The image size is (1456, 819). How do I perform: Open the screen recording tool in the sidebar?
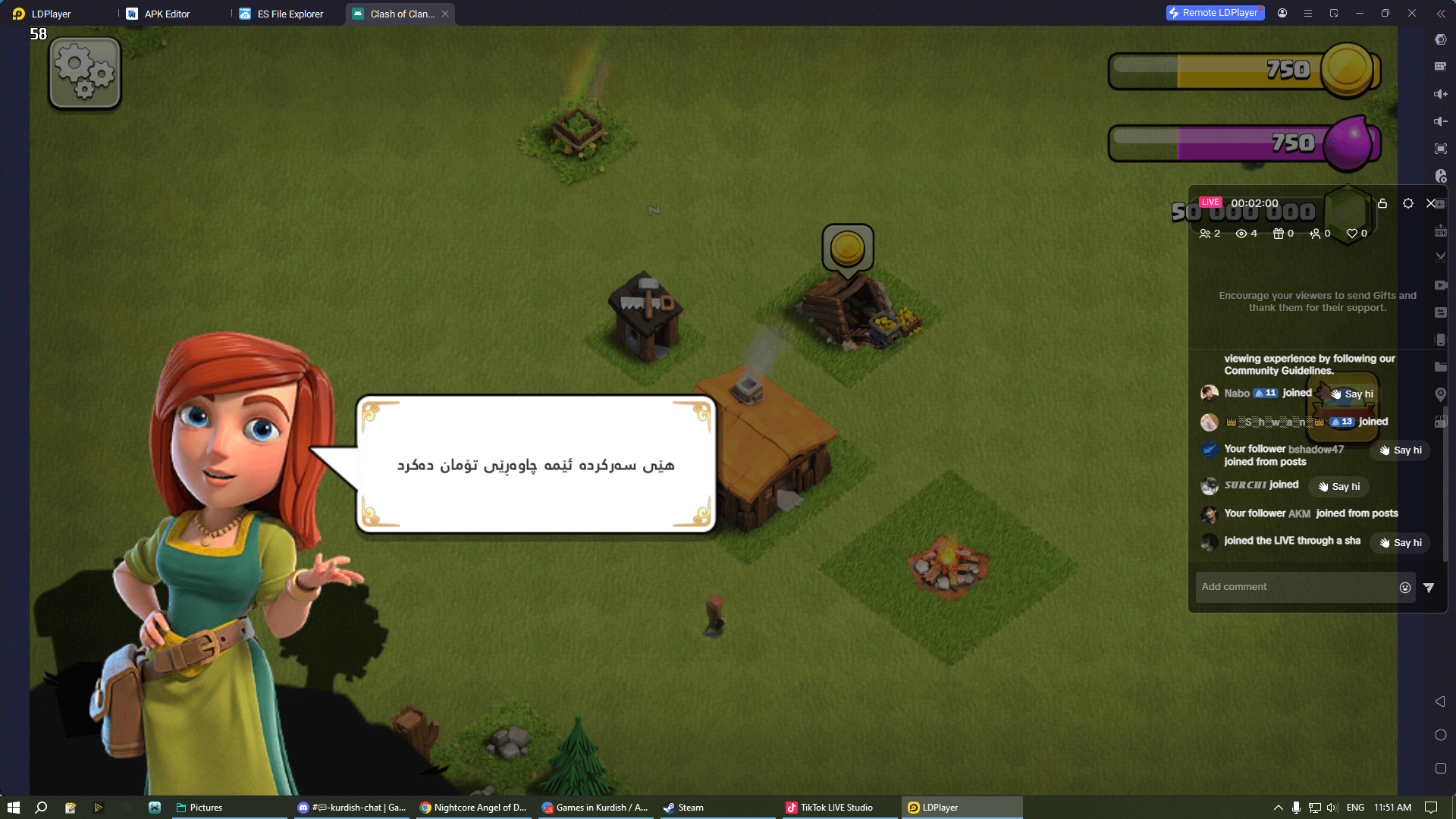click(1441, 285)
